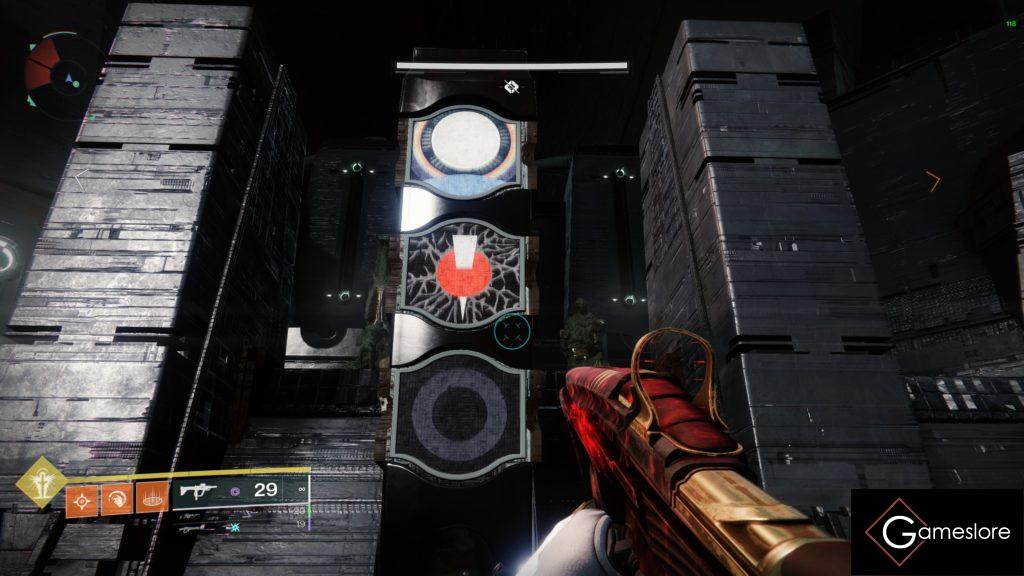Screen dimensions: 1024x576
Task: Select the equipped submachine gun weapon icon
Action: click(199, 490)
